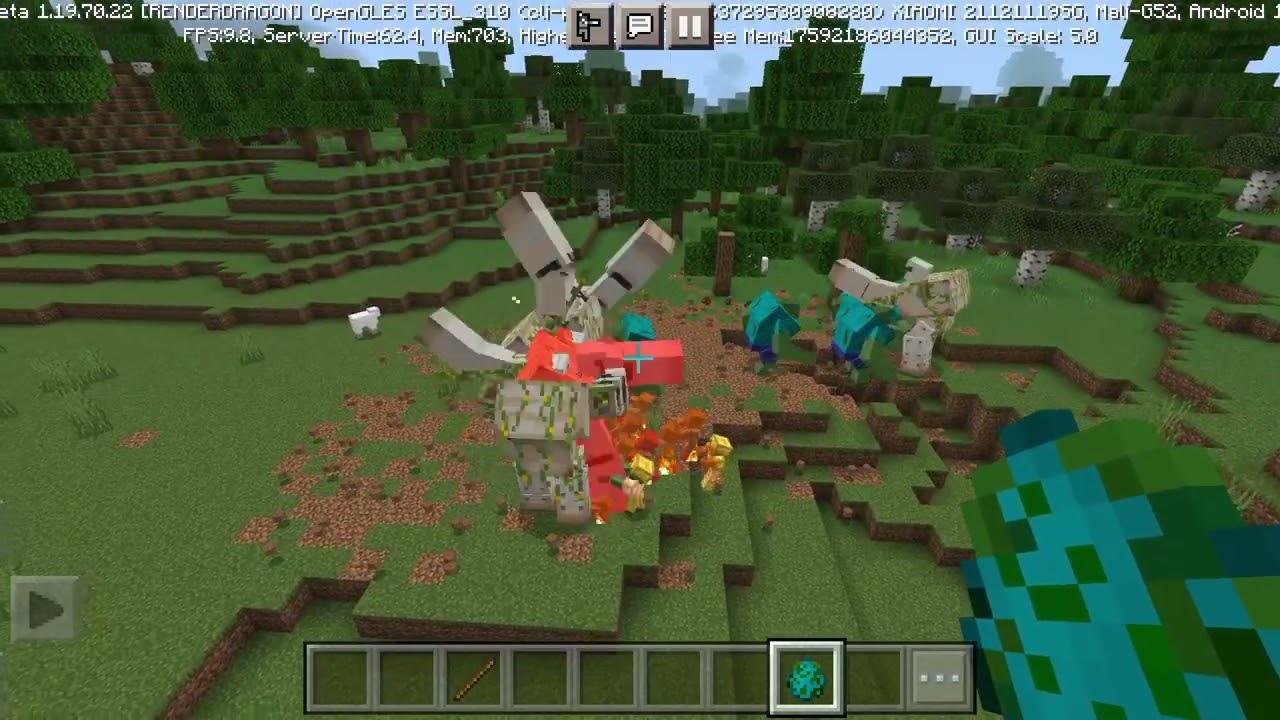This screenshot has width=1280, height=720.
Task: Expand extra hotbar items via the "..." button
Action: point(938,677)
